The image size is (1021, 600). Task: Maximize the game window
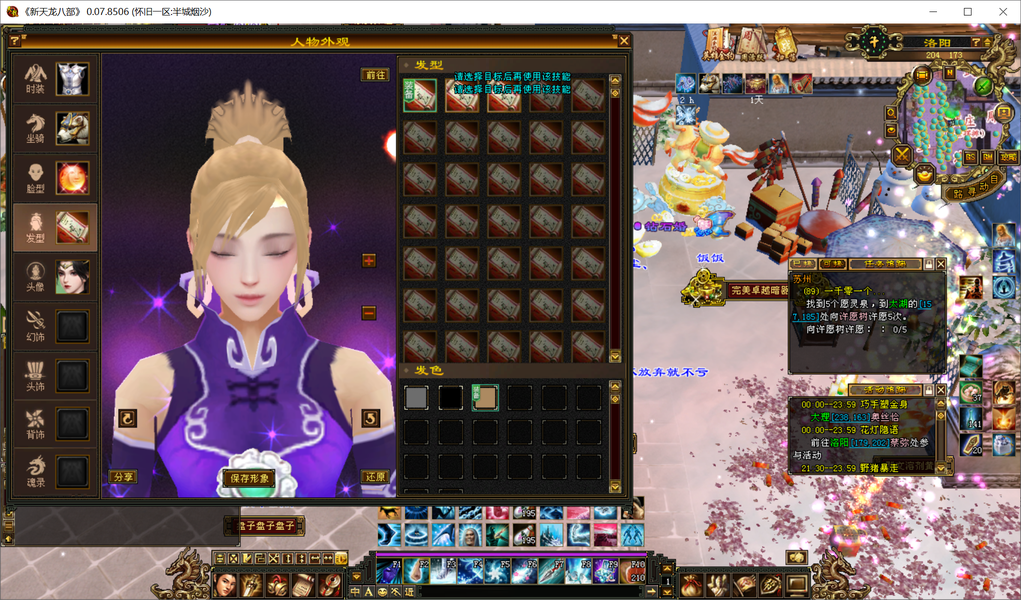967,12
